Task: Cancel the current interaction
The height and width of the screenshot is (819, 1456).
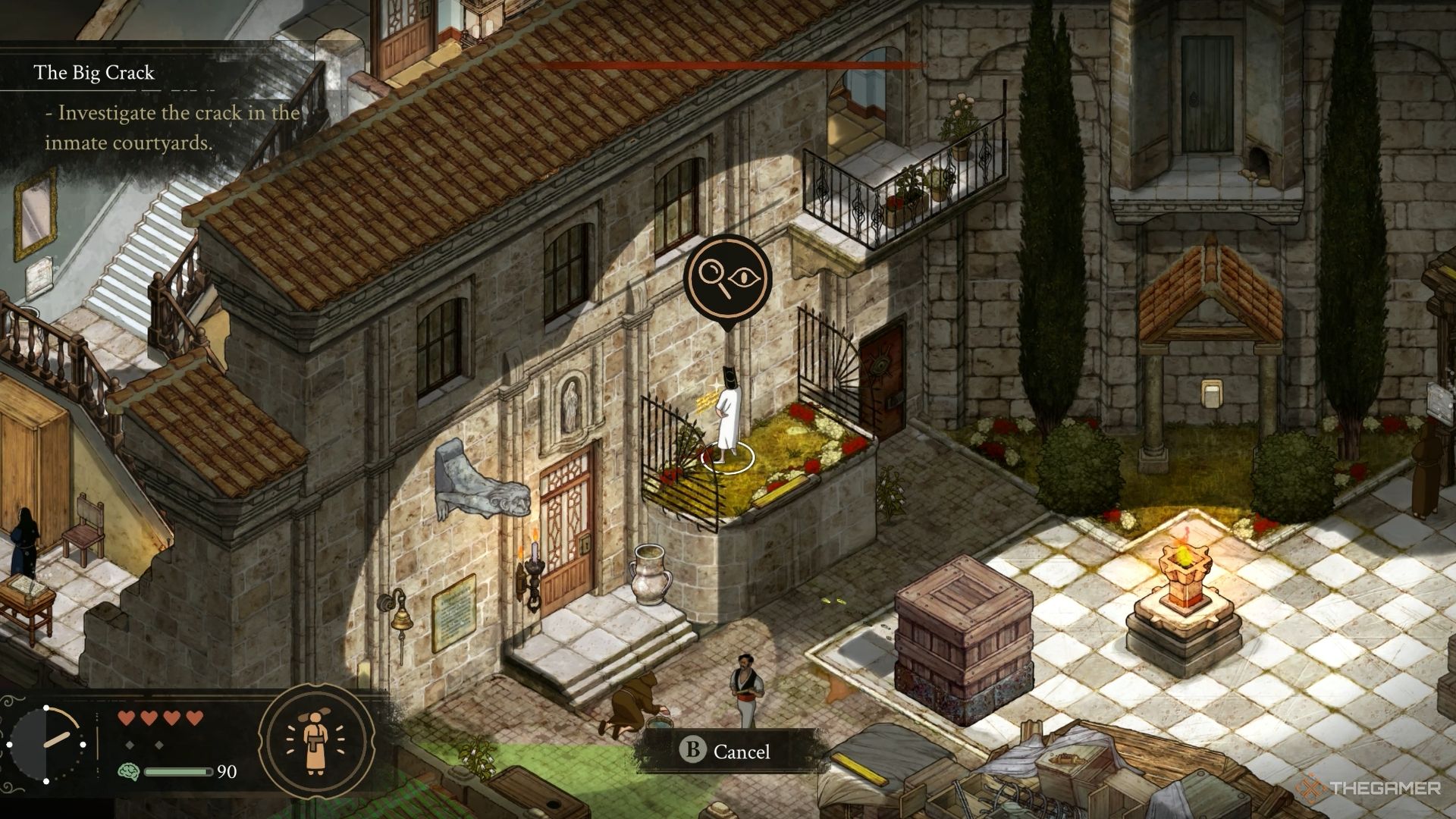Action: pos(725,751)
